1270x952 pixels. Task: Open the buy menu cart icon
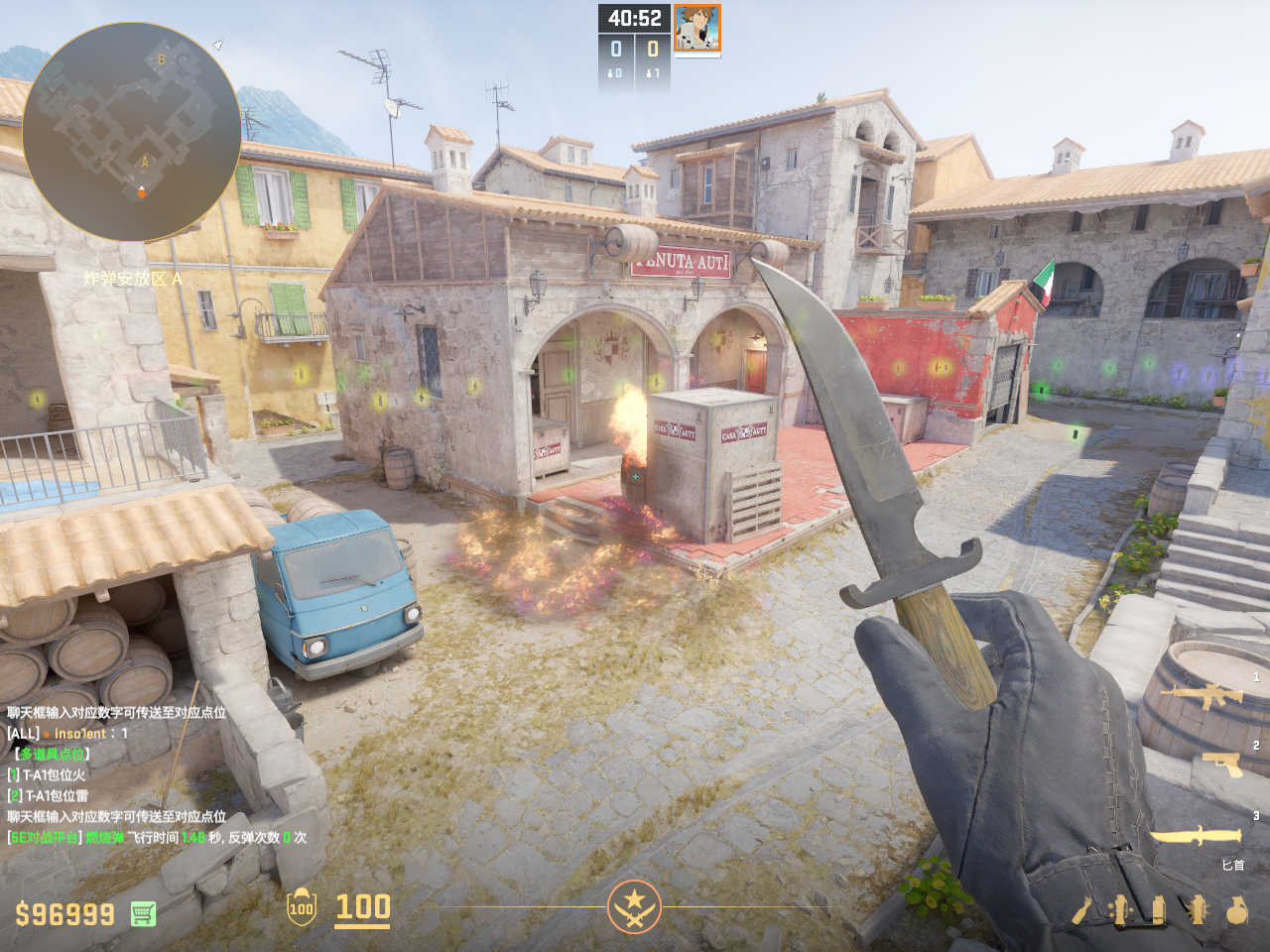click(143, 913)
